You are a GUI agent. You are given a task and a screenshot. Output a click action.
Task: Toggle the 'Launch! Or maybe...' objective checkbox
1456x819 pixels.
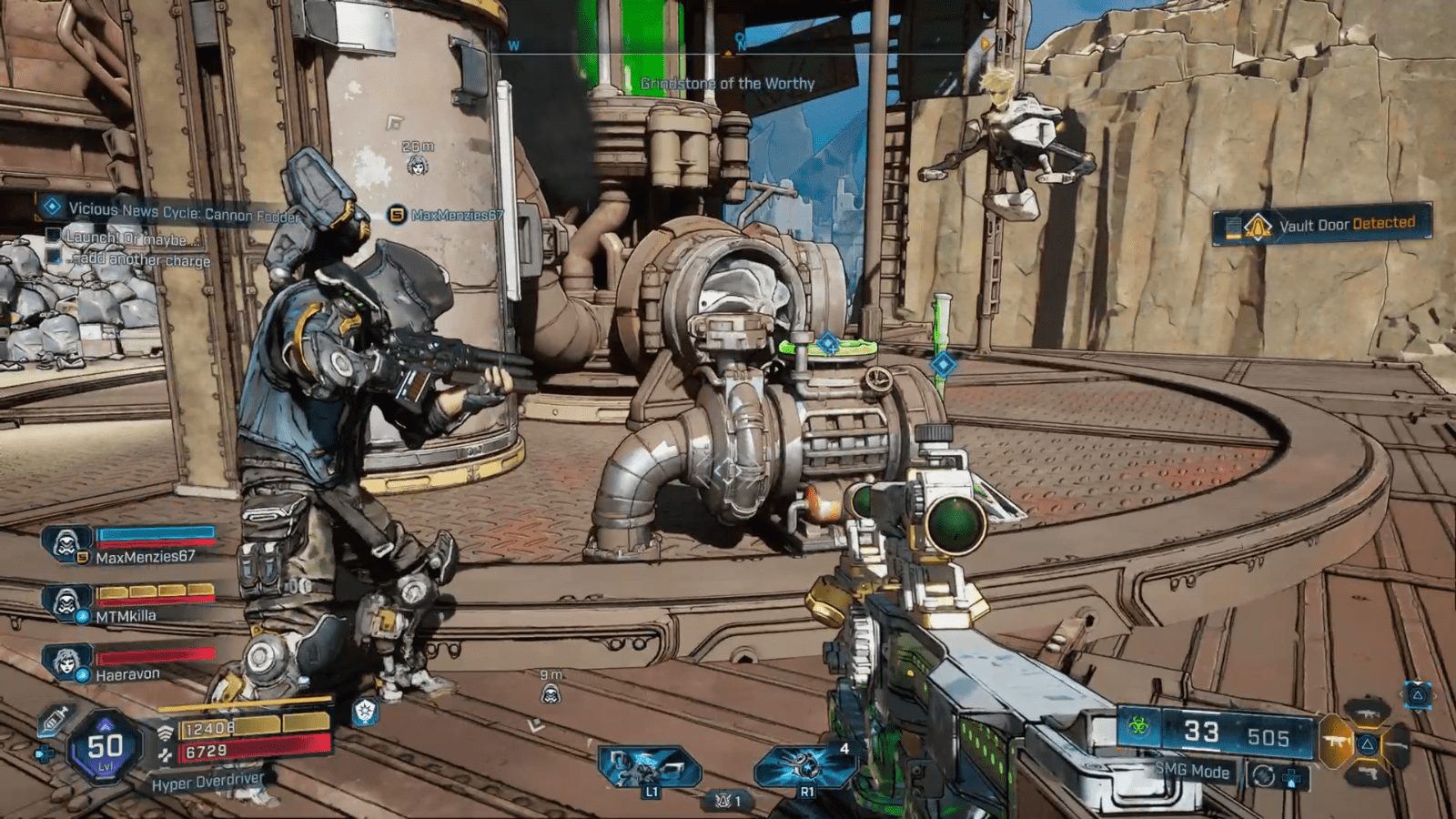tap(52, 238)
